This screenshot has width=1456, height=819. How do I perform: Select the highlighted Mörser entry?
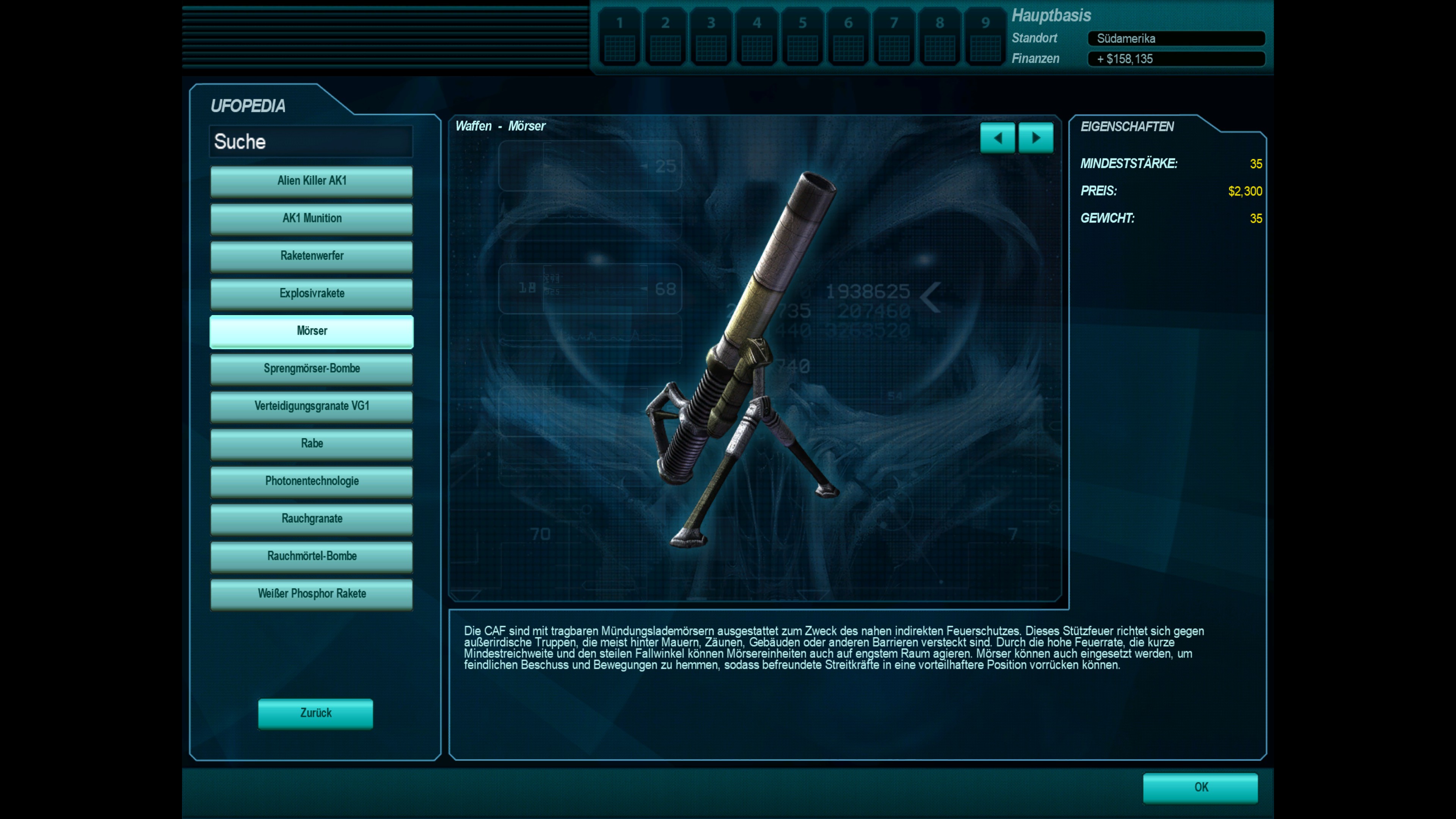311,331
